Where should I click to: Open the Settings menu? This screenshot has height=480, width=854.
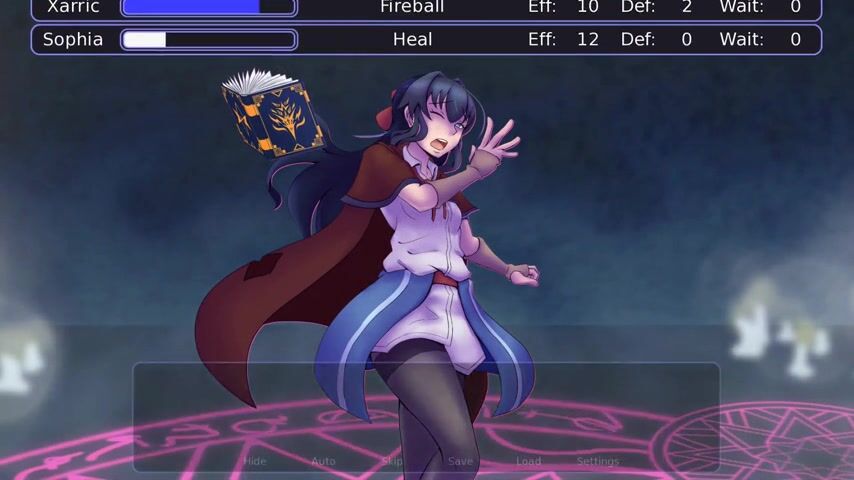pyautogui.click(x=598, y=461)
